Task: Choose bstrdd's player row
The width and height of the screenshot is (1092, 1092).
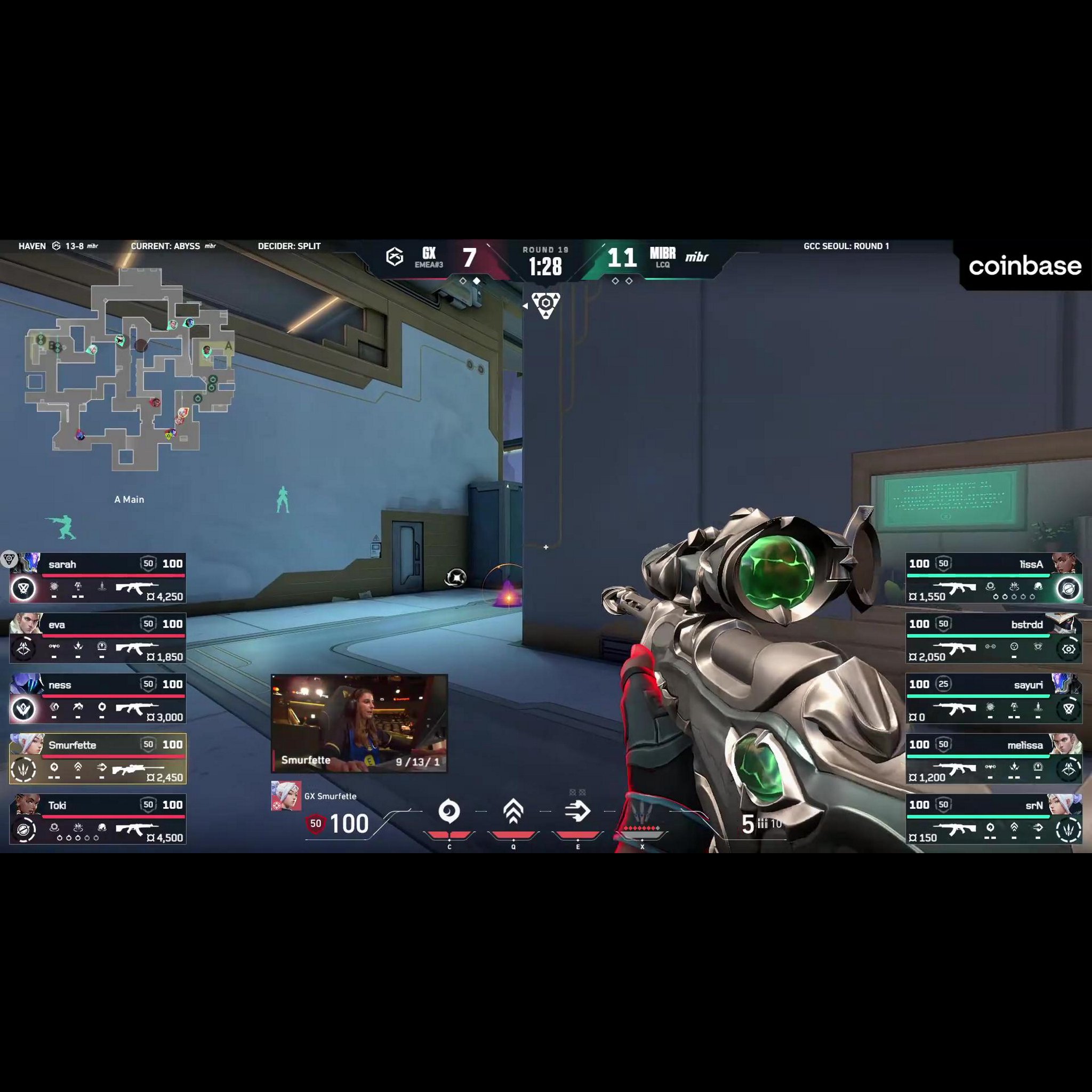Action: point(994,638)
